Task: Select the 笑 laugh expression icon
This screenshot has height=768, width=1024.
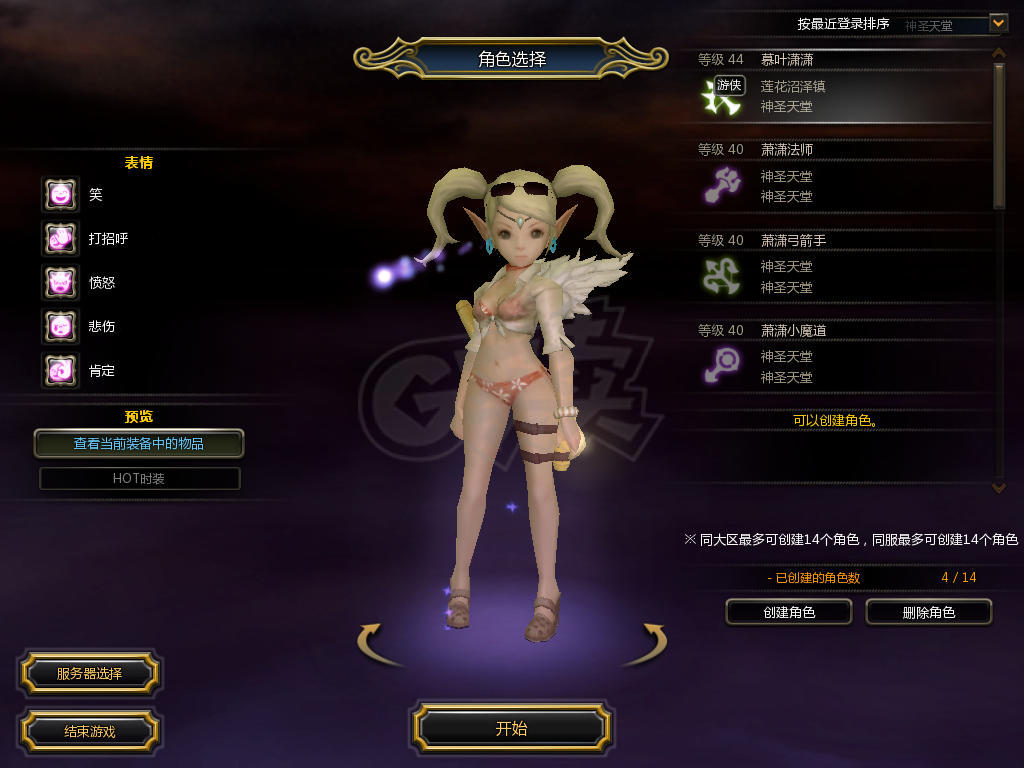Action: (60, 195)
